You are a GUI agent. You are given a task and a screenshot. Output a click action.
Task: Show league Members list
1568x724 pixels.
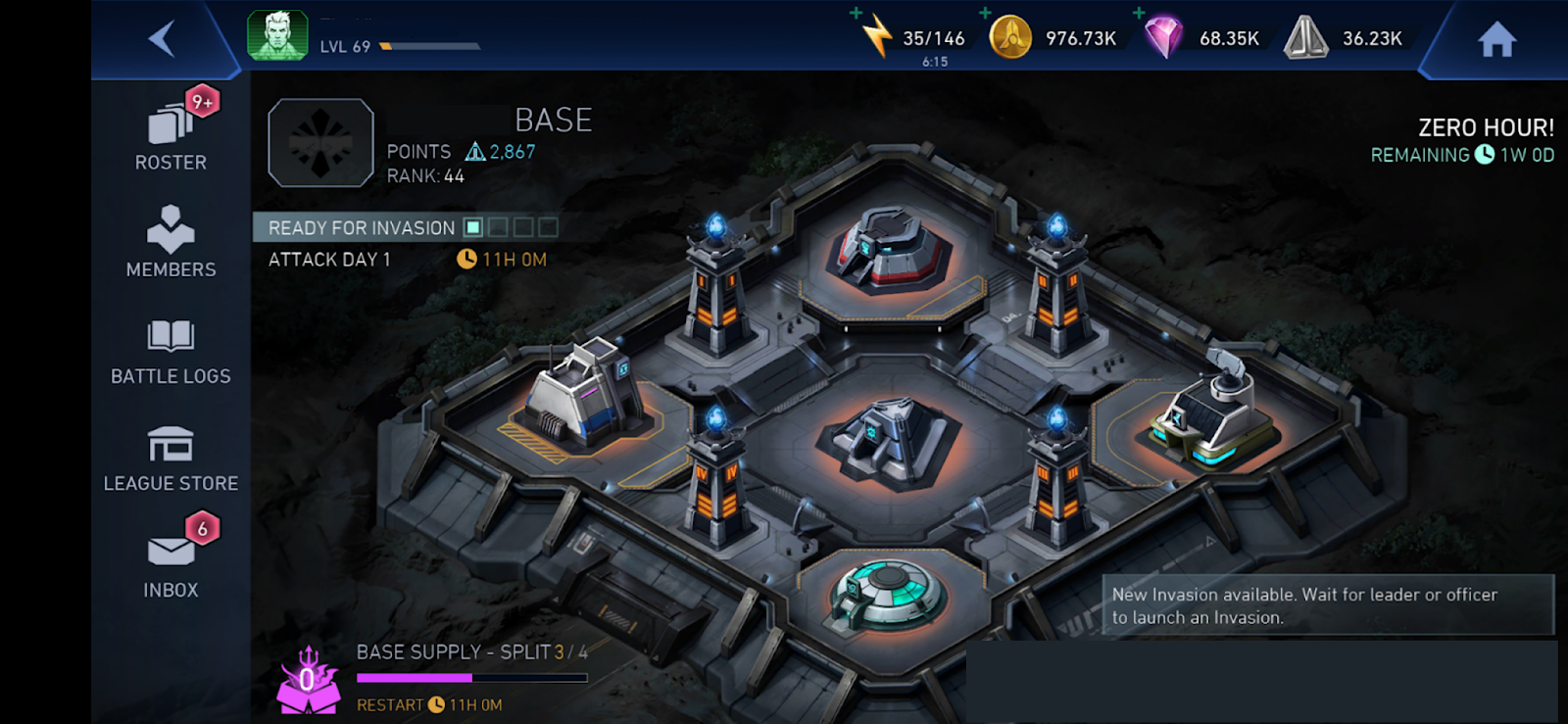click(x=171, y=241)
